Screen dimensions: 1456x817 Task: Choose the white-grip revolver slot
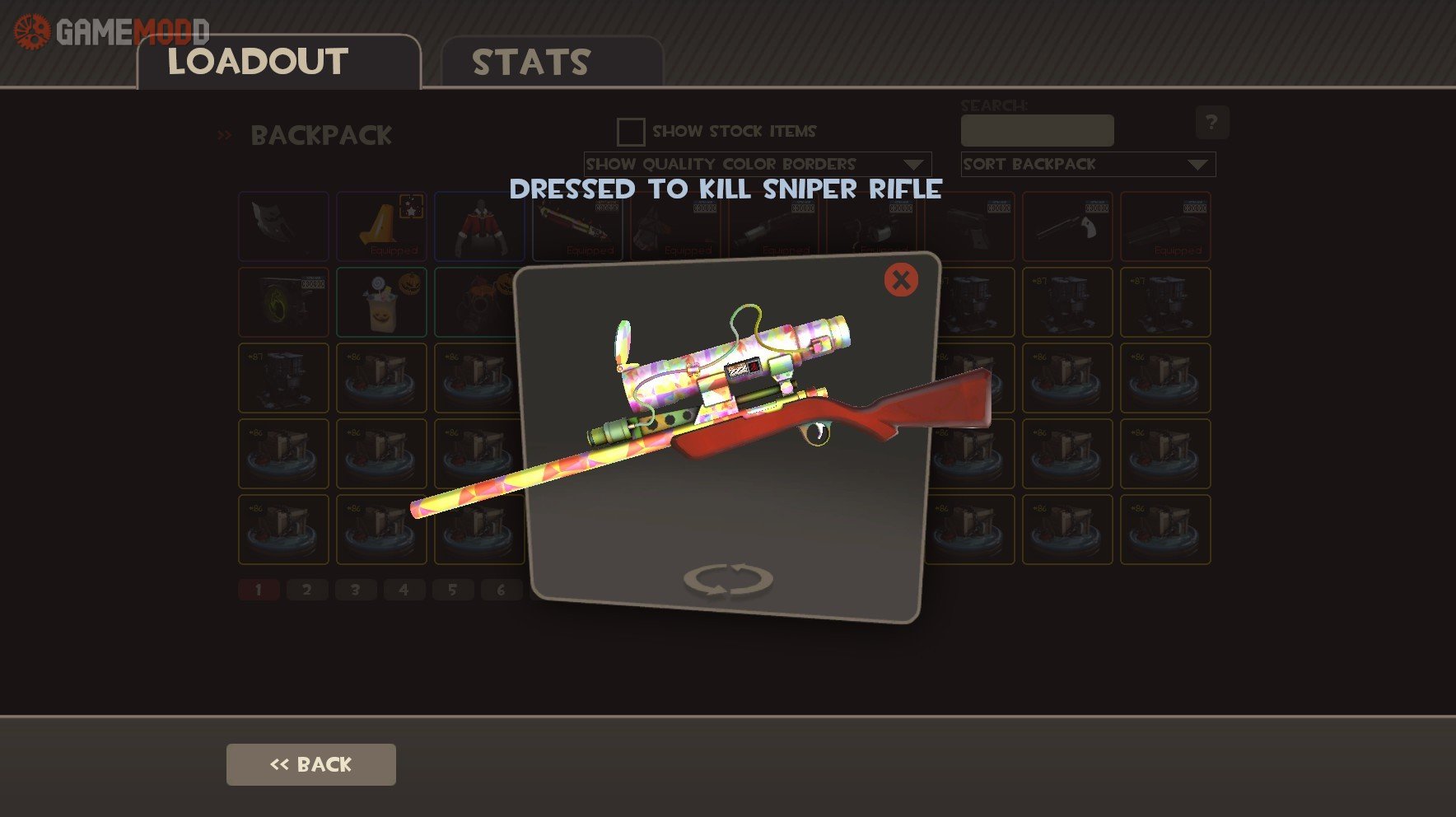click(1067, 226)
